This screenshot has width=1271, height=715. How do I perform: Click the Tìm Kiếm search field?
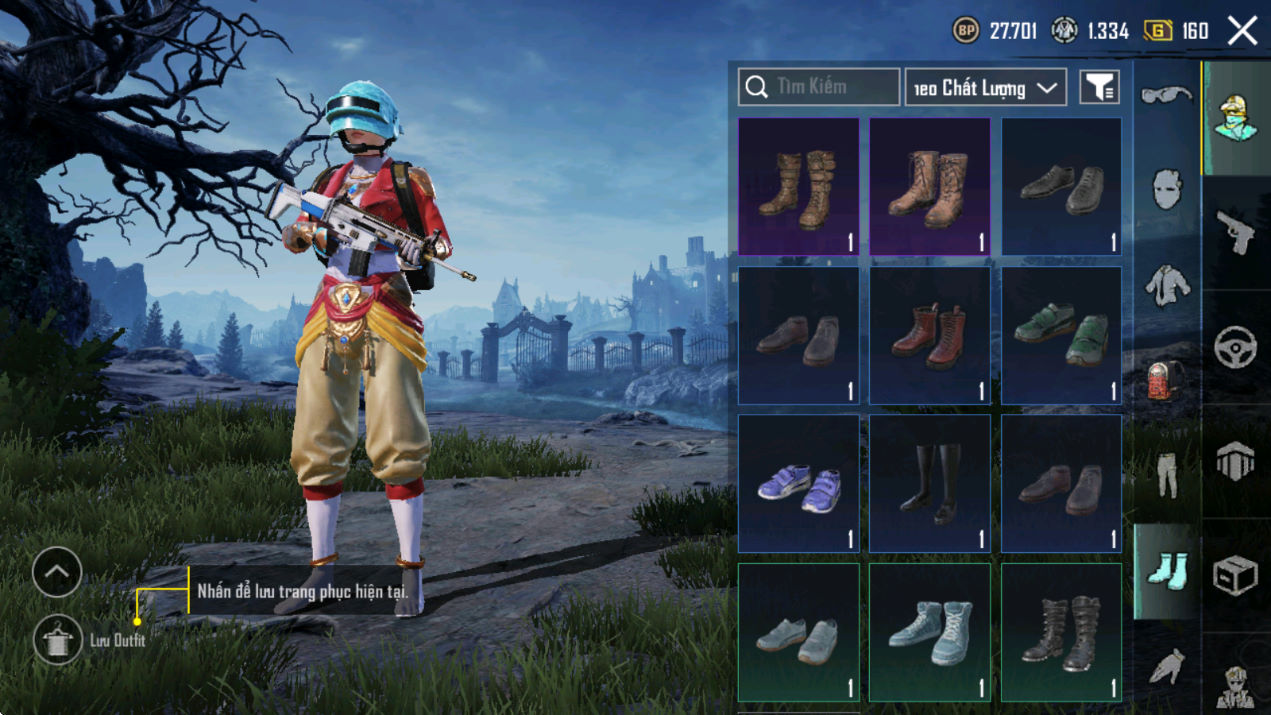pos(819,87)
